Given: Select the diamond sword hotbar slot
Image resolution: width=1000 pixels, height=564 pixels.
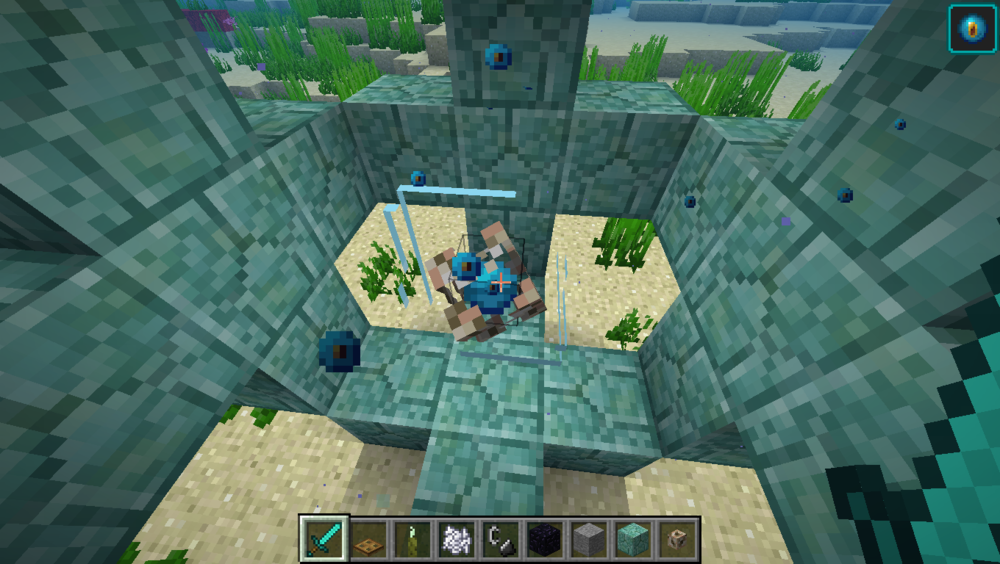Looking at the screenshot, I should pos(323,540).
